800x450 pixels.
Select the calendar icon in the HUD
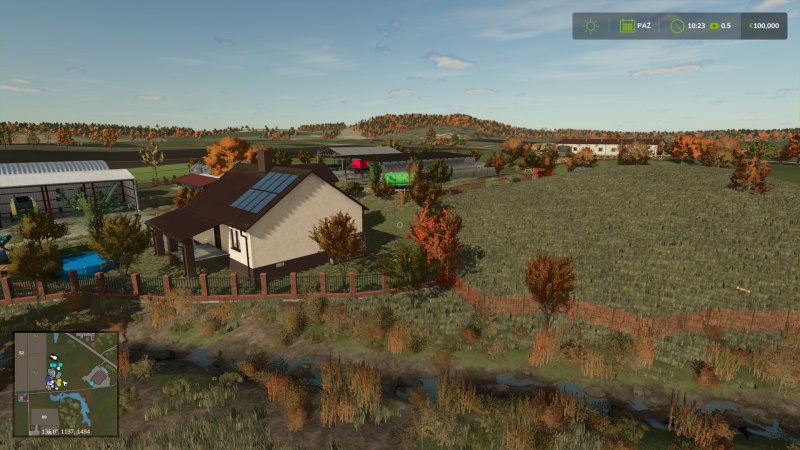[x=627, y=26]
